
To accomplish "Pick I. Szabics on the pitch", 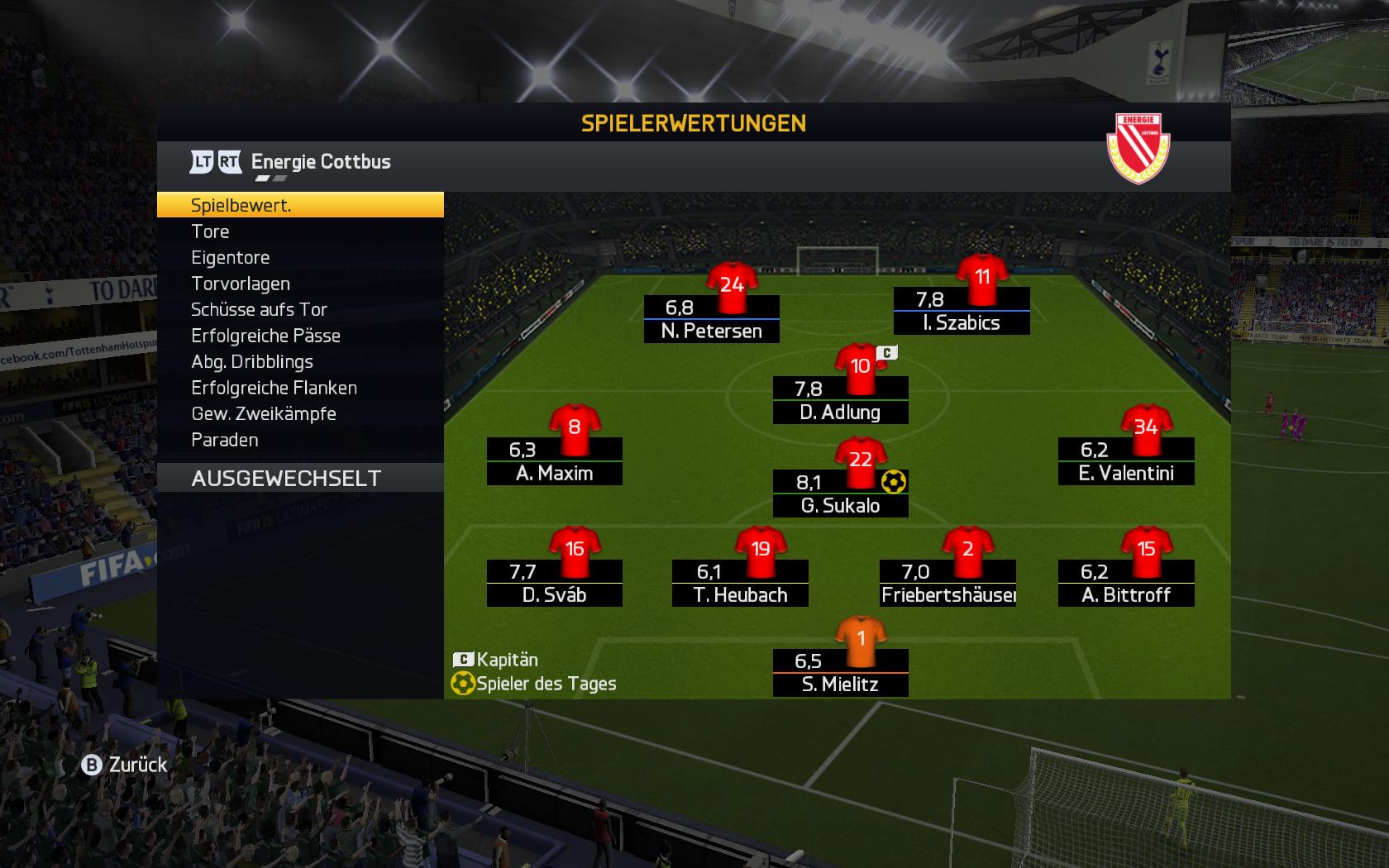I will click(962, 311).
